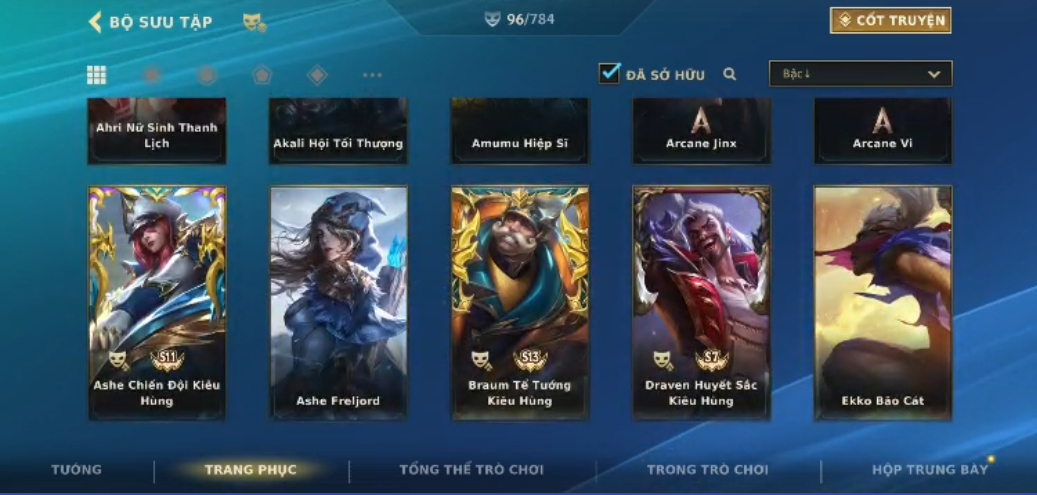The height and width of the screenshot is (495, 1037).
Task: Open the Bậc sort dropdown
Action: point(860,74)
